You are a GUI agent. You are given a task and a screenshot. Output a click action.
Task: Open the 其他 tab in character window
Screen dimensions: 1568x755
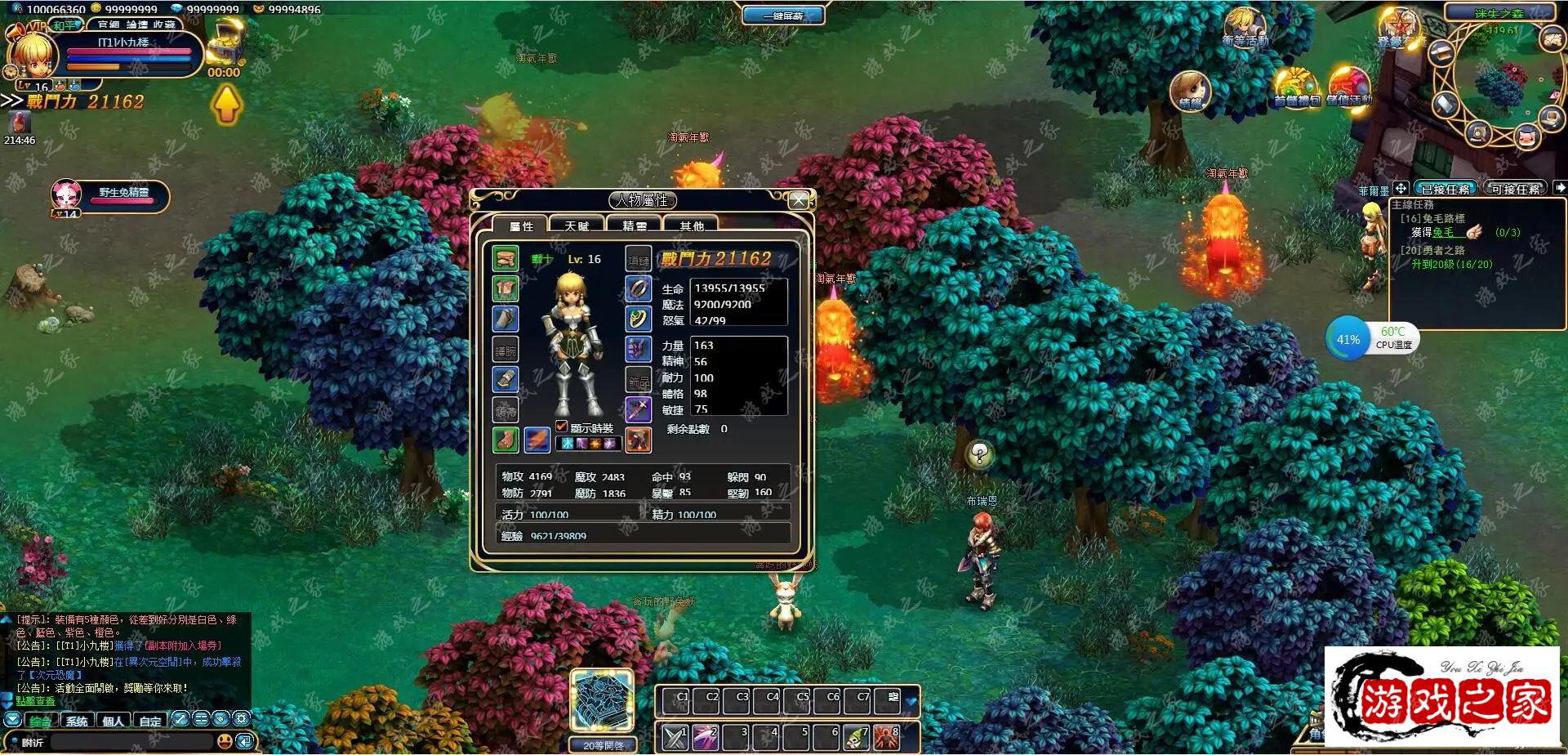[691, 226]
